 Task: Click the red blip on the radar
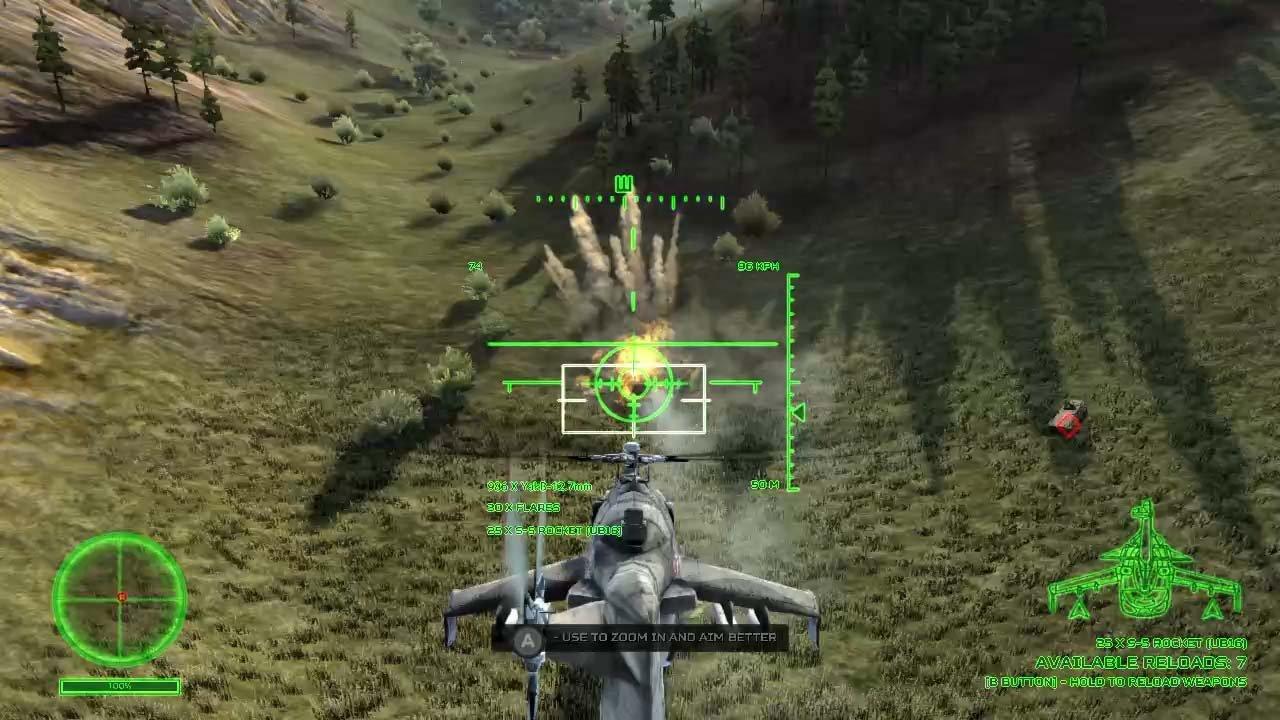pos(122,595)
